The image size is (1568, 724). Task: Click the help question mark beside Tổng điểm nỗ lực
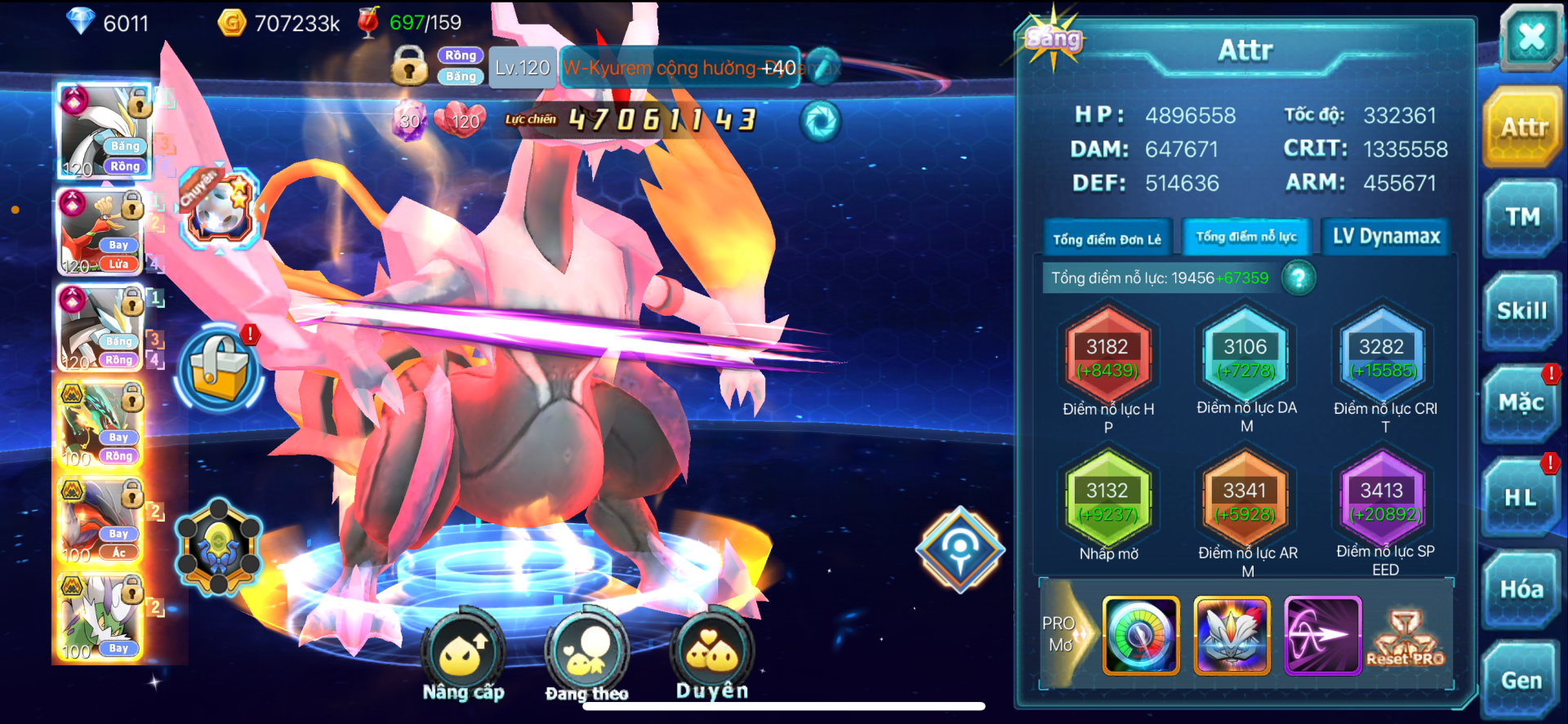pos(1298,278)
